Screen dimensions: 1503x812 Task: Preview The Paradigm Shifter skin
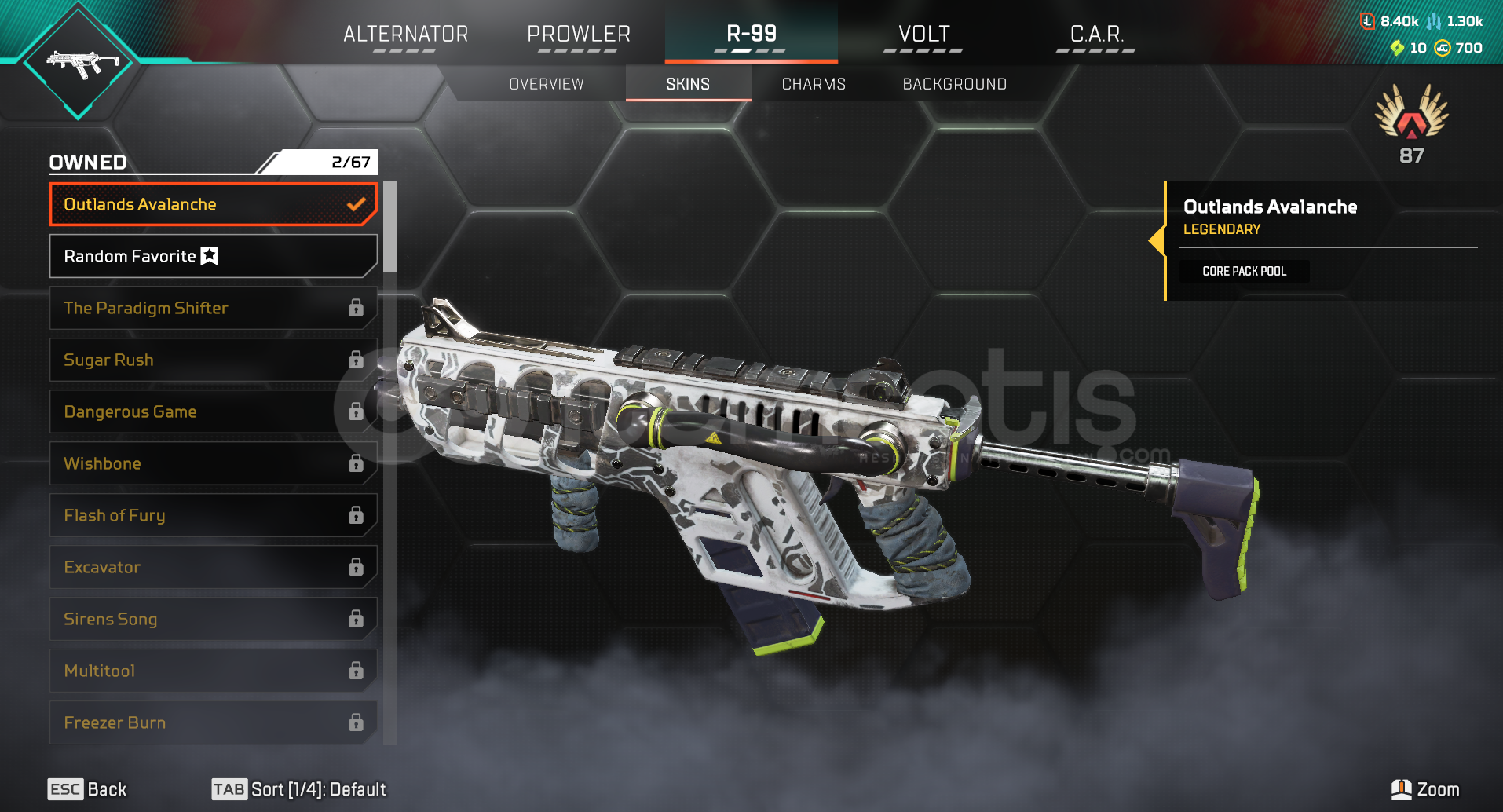pos(213,308)
